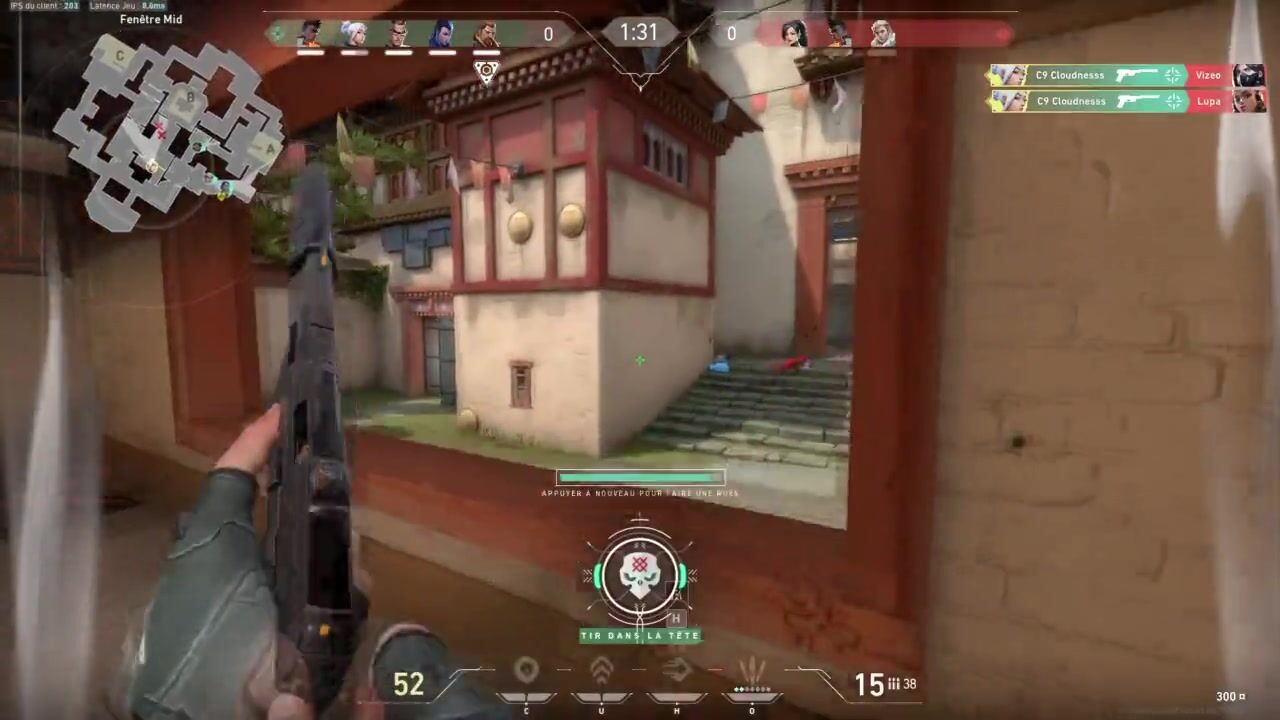
Task: Select the kill feed row for Vizeo
Action: 1127,76
